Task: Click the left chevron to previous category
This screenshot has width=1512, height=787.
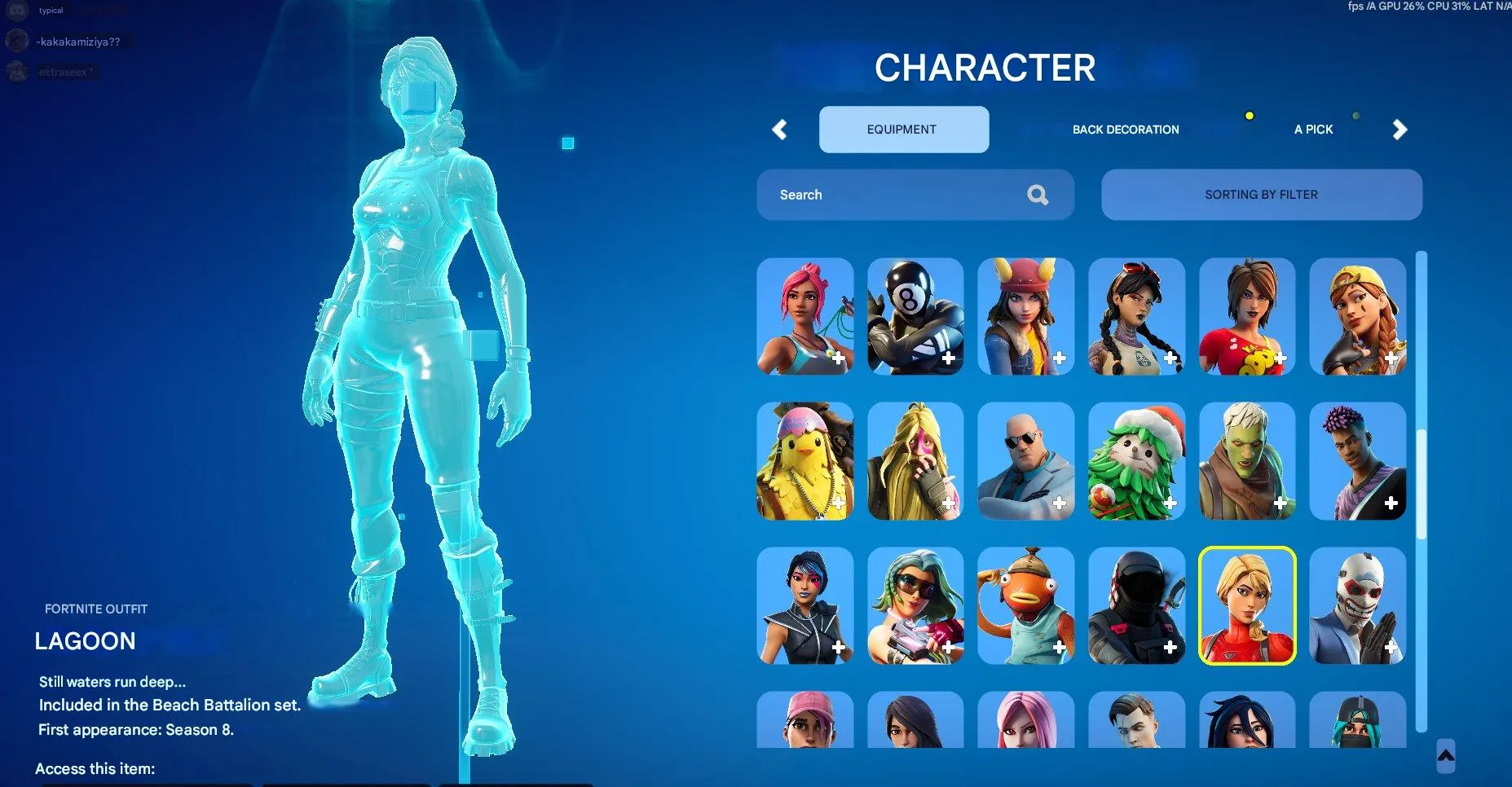Action: [x=779, y=130]
